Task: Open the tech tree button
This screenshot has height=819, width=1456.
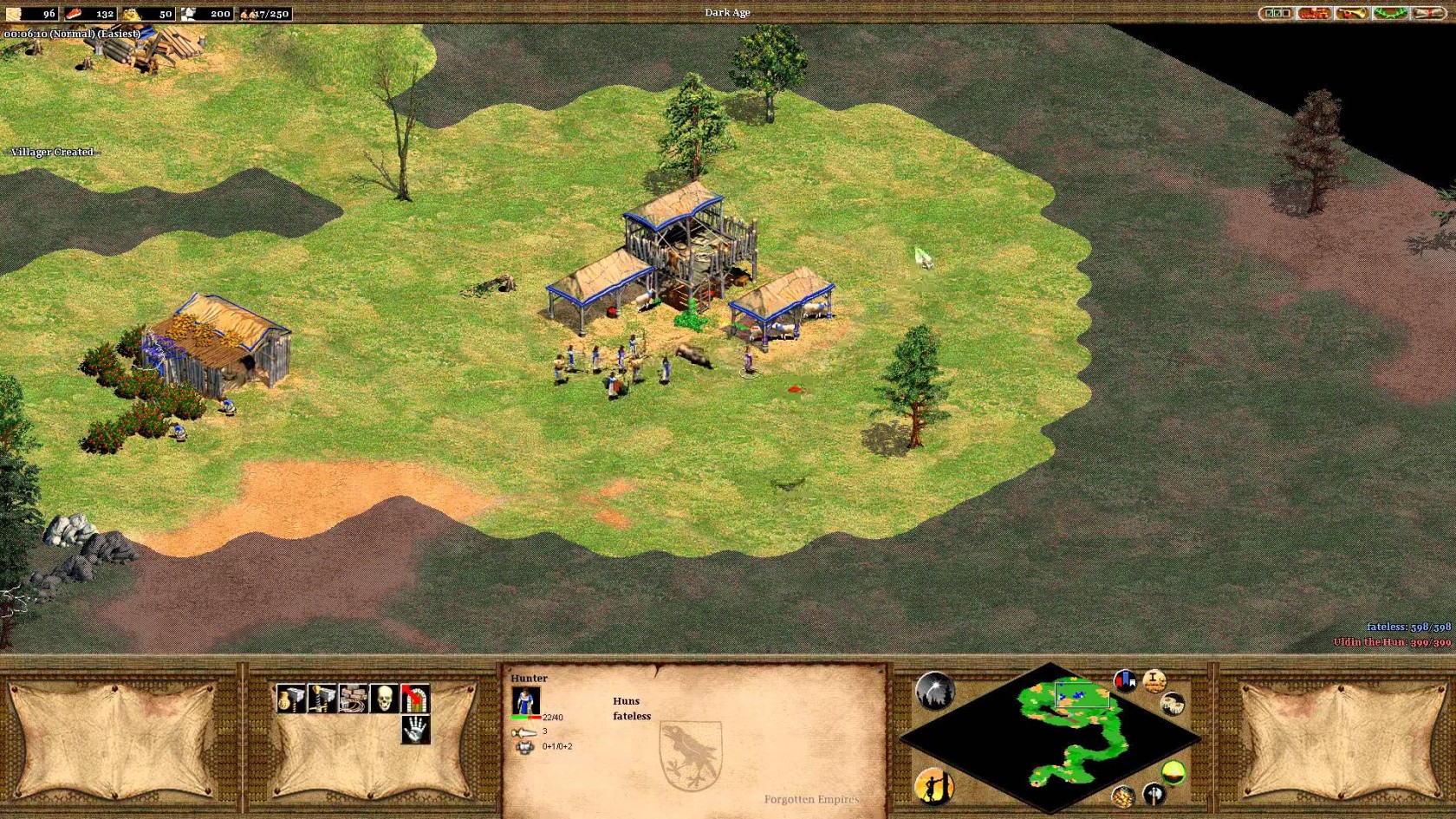Action: 1315,13
